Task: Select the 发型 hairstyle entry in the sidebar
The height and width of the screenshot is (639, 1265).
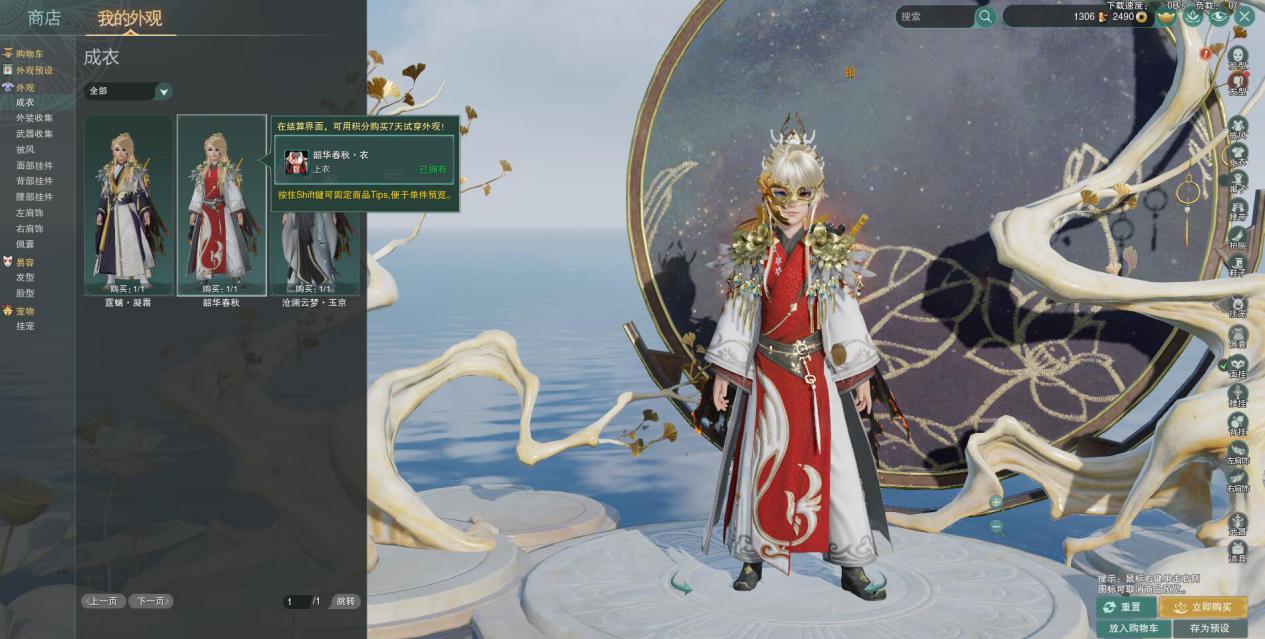Action: (x=25, y=277)
